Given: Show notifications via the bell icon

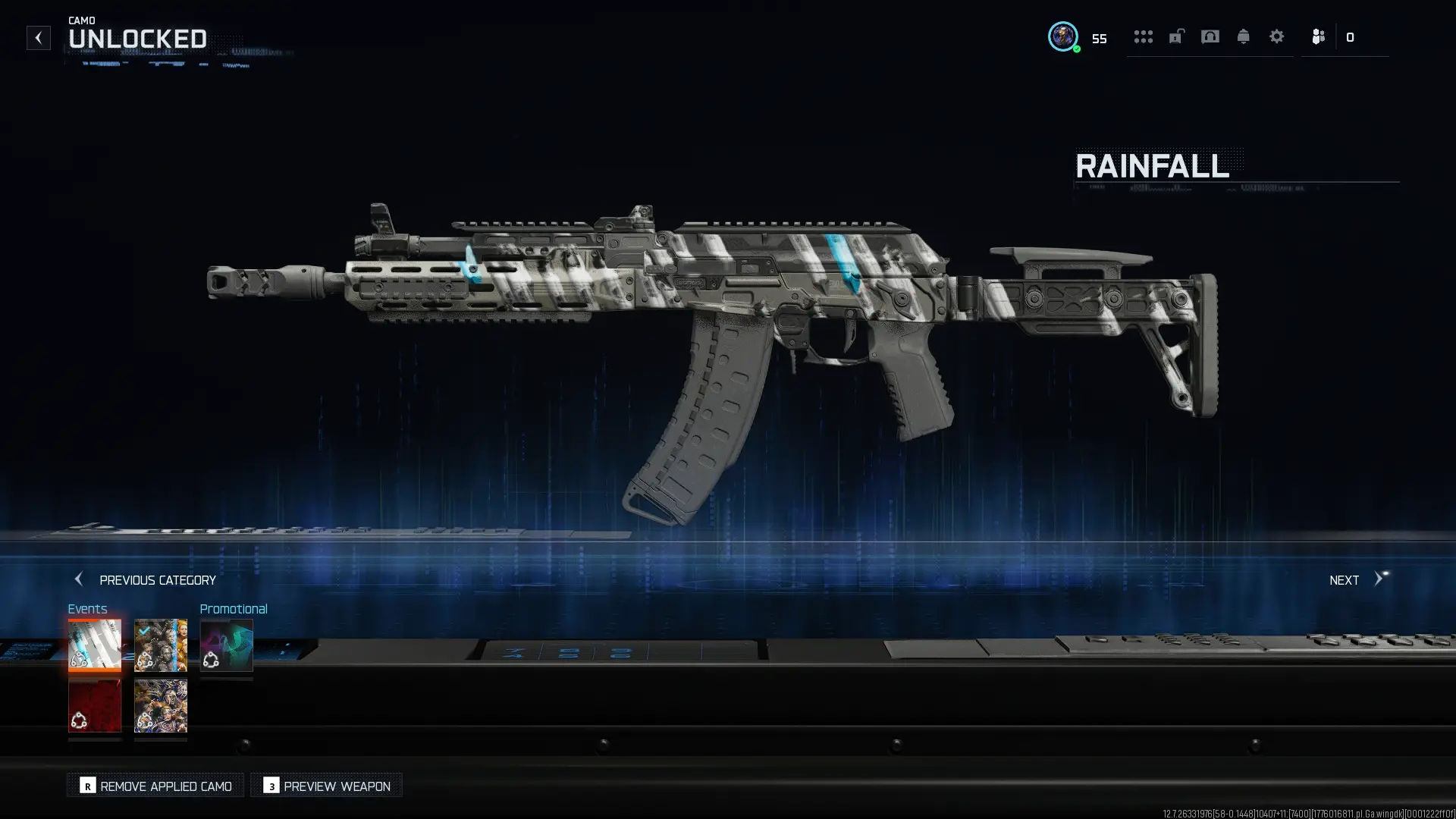Looking at the screenshot, I should [x=1244, y=36].
